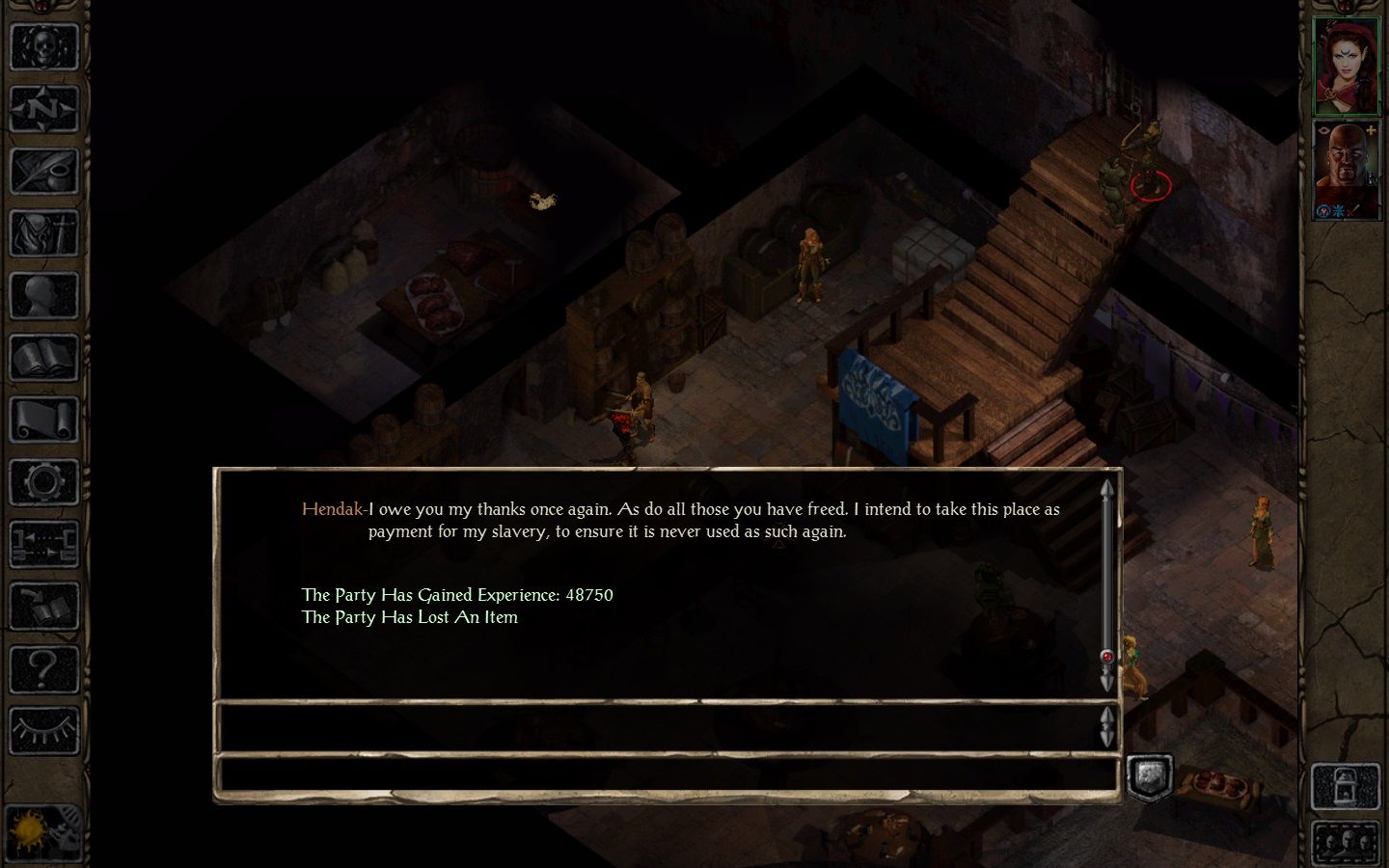Select the red-haired woman portrait

point(1346,65)
